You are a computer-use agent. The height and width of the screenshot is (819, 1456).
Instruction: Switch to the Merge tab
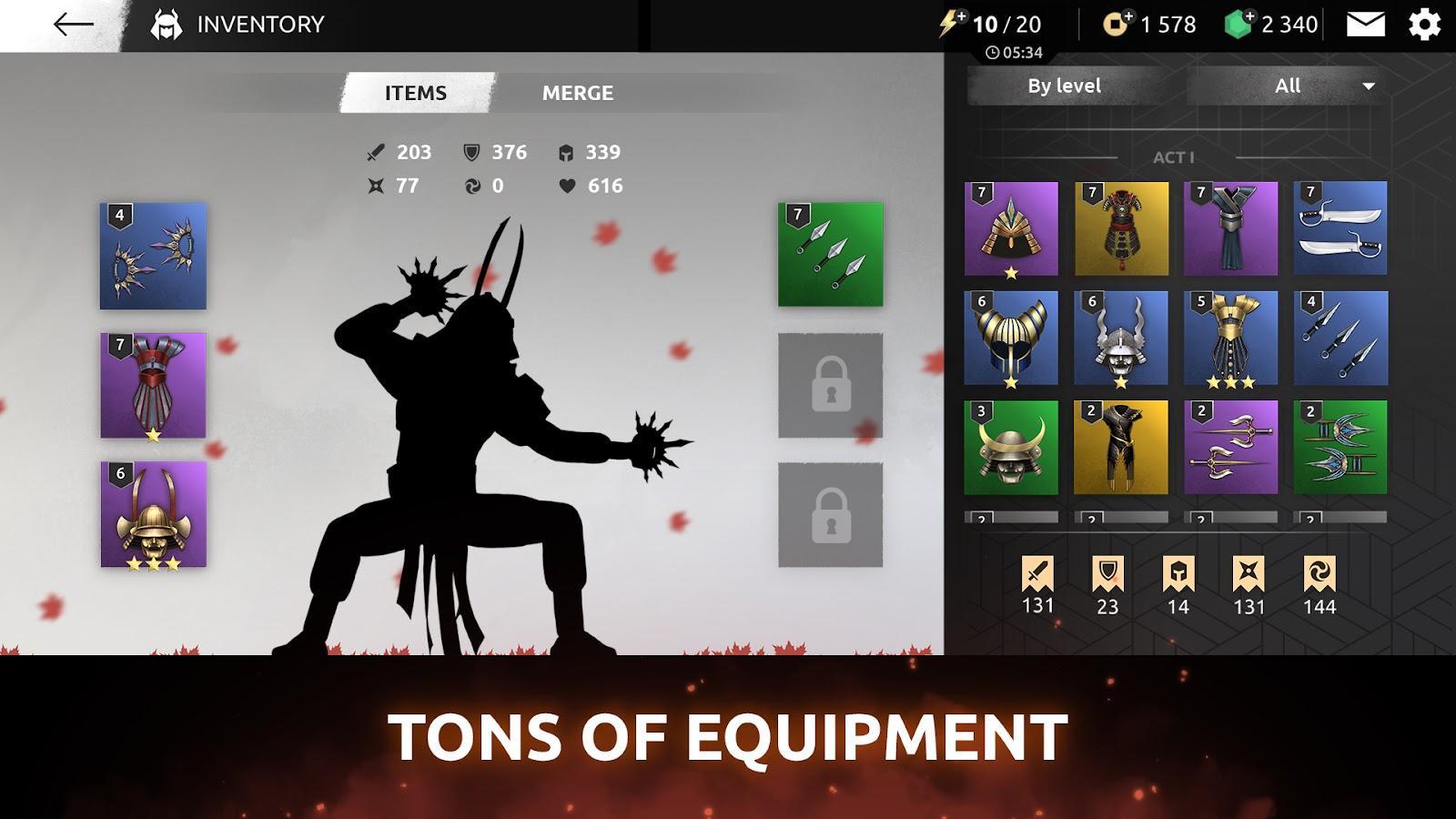click(579, 92)
